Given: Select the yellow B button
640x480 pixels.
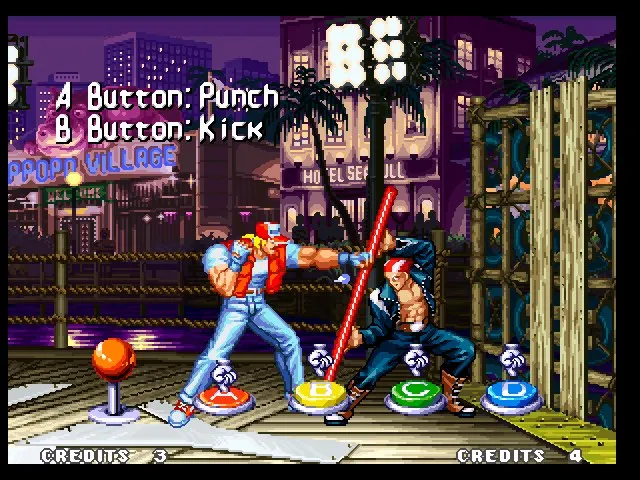Looking at the screenshot, I should (318, 394).
